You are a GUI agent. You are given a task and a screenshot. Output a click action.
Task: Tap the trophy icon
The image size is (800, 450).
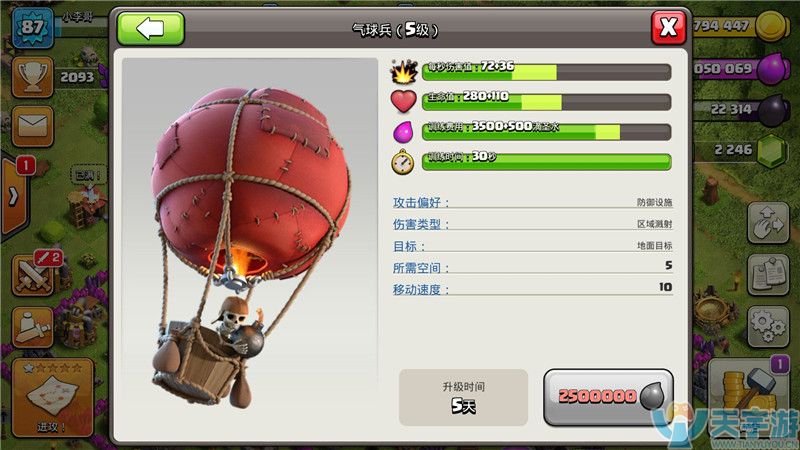pyautogui.click(x=32, y=76)
